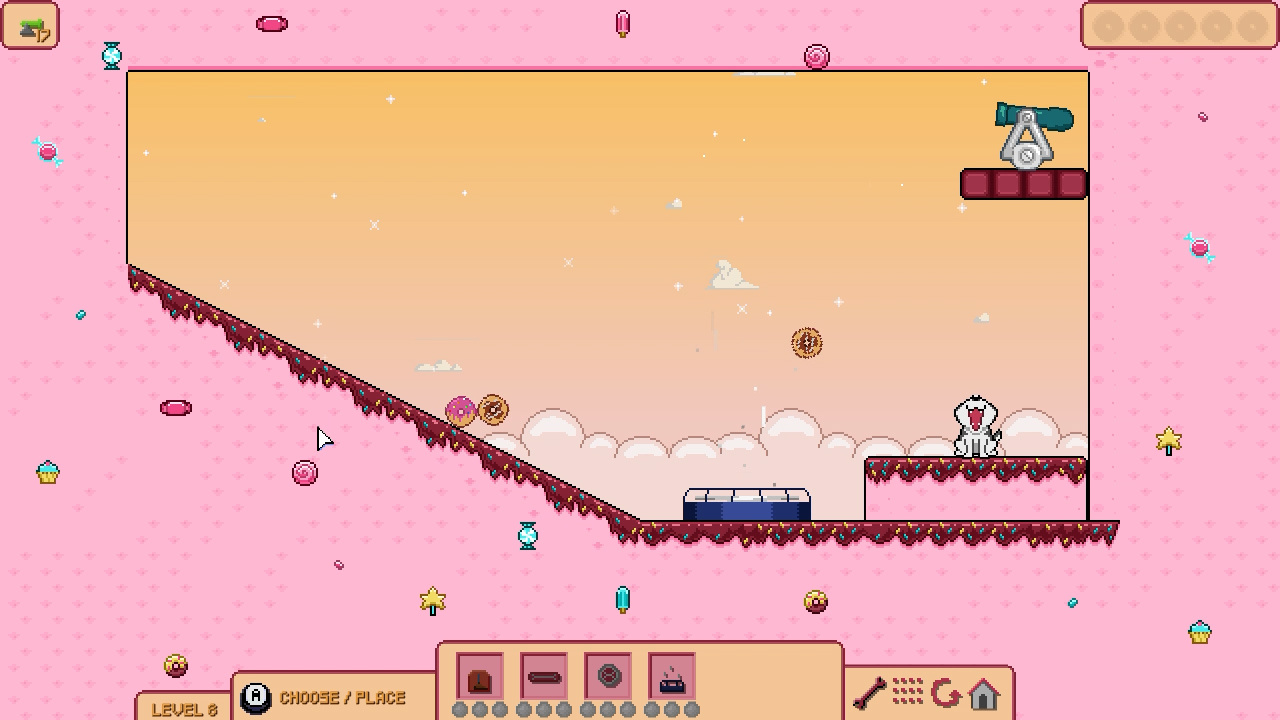
Task: Toggle the grid overlay icon
Action: (909, 691)
